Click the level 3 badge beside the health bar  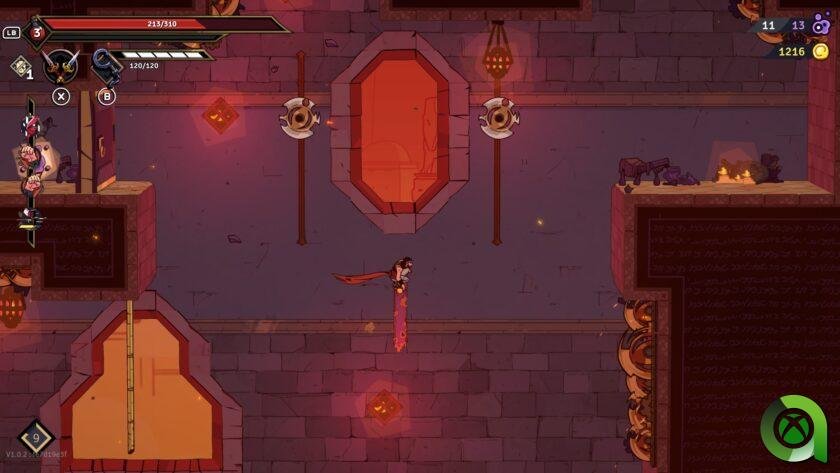tap(37, 32)
